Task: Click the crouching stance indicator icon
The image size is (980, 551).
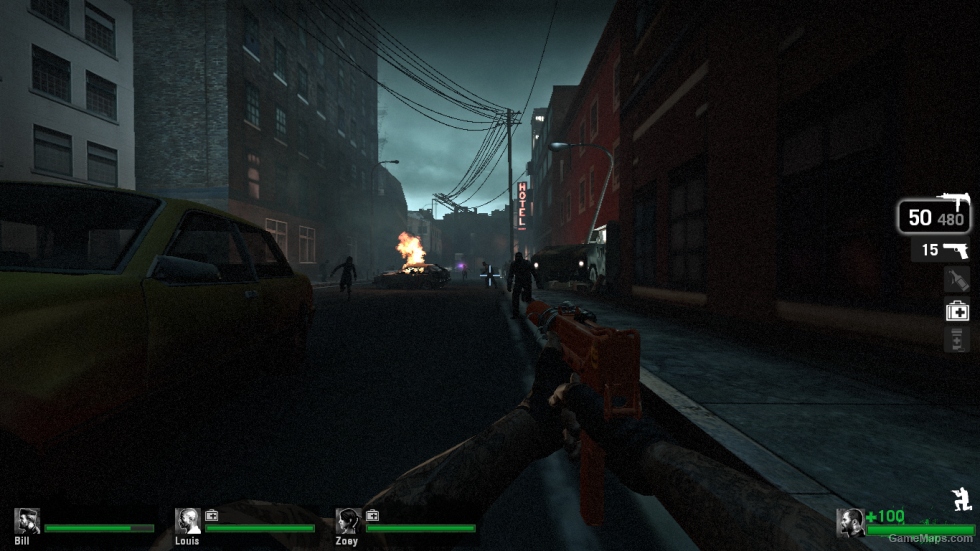Action: [961, 499]
